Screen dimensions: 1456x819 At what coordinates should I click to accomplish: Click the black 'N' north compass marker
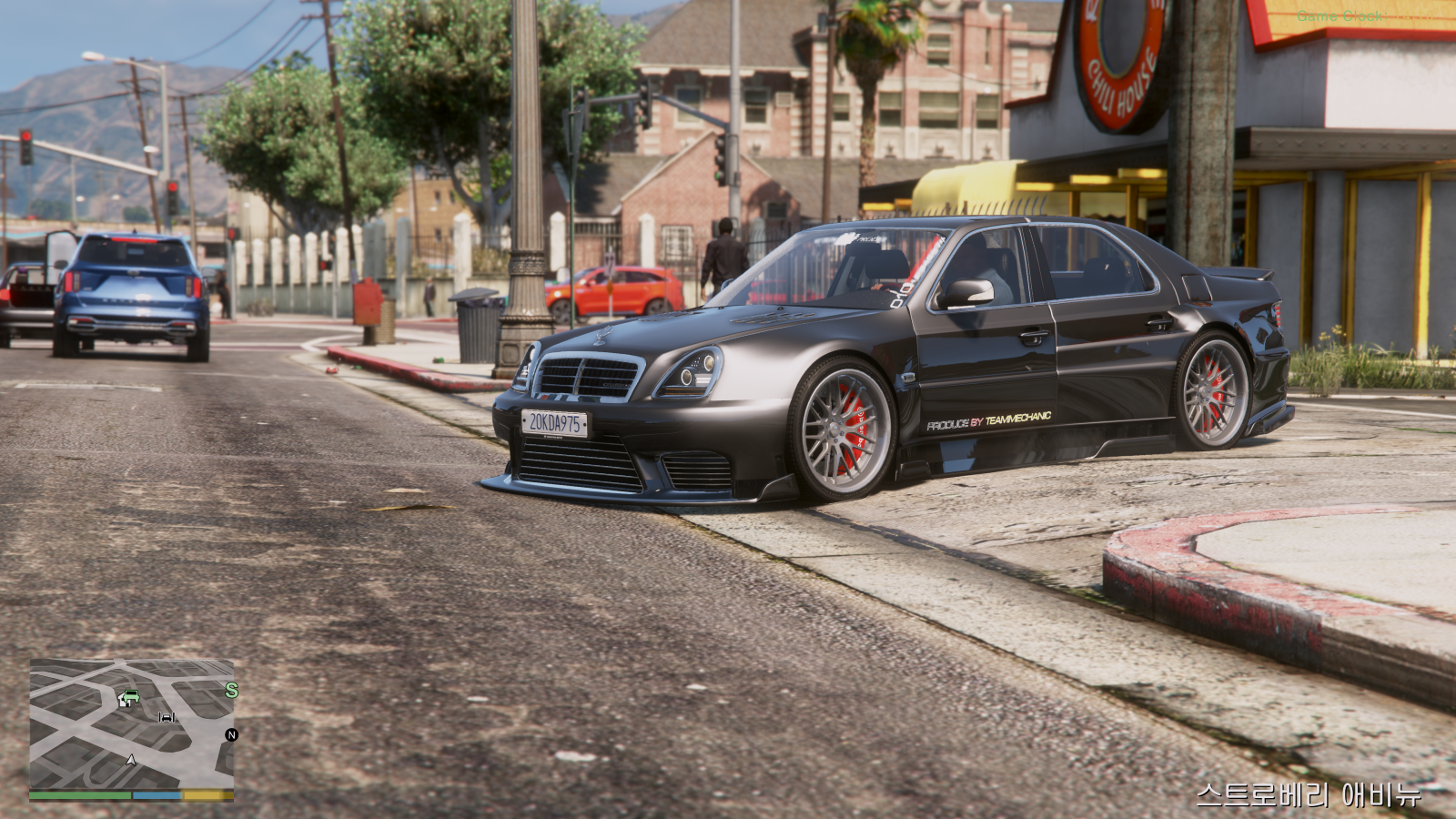(232, 734)
